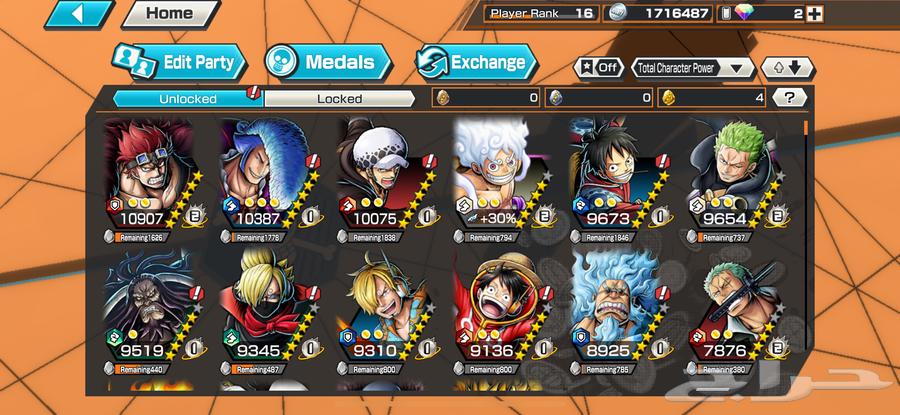900x415 pixels.
Task: Open the Total Character Power sort dropdown
Action: click(692, 68)
